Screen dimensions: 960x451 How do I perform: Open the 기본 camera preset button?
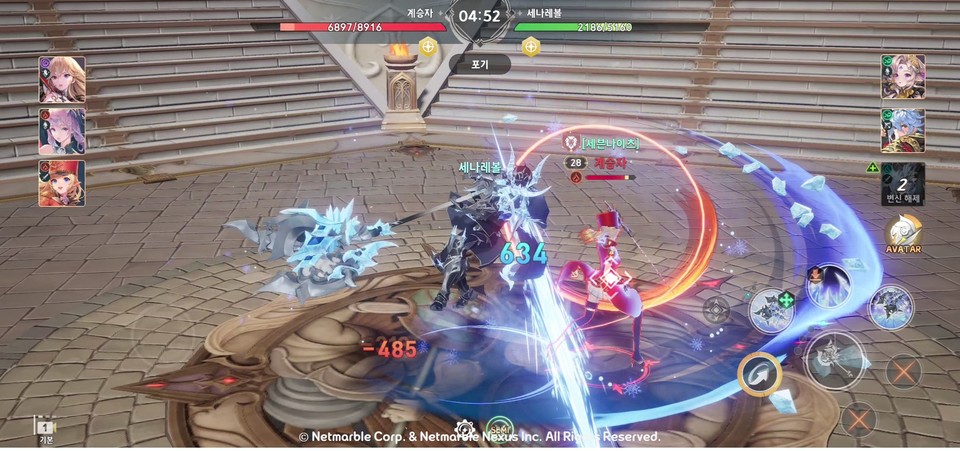coord(44,429)
